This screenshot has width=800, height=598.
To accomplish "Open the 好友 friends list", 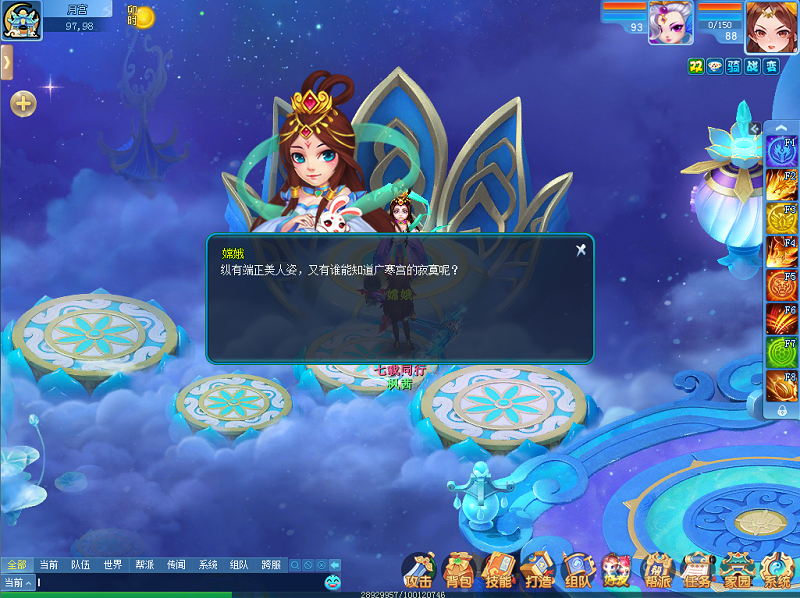I will [x=616, y=571].
